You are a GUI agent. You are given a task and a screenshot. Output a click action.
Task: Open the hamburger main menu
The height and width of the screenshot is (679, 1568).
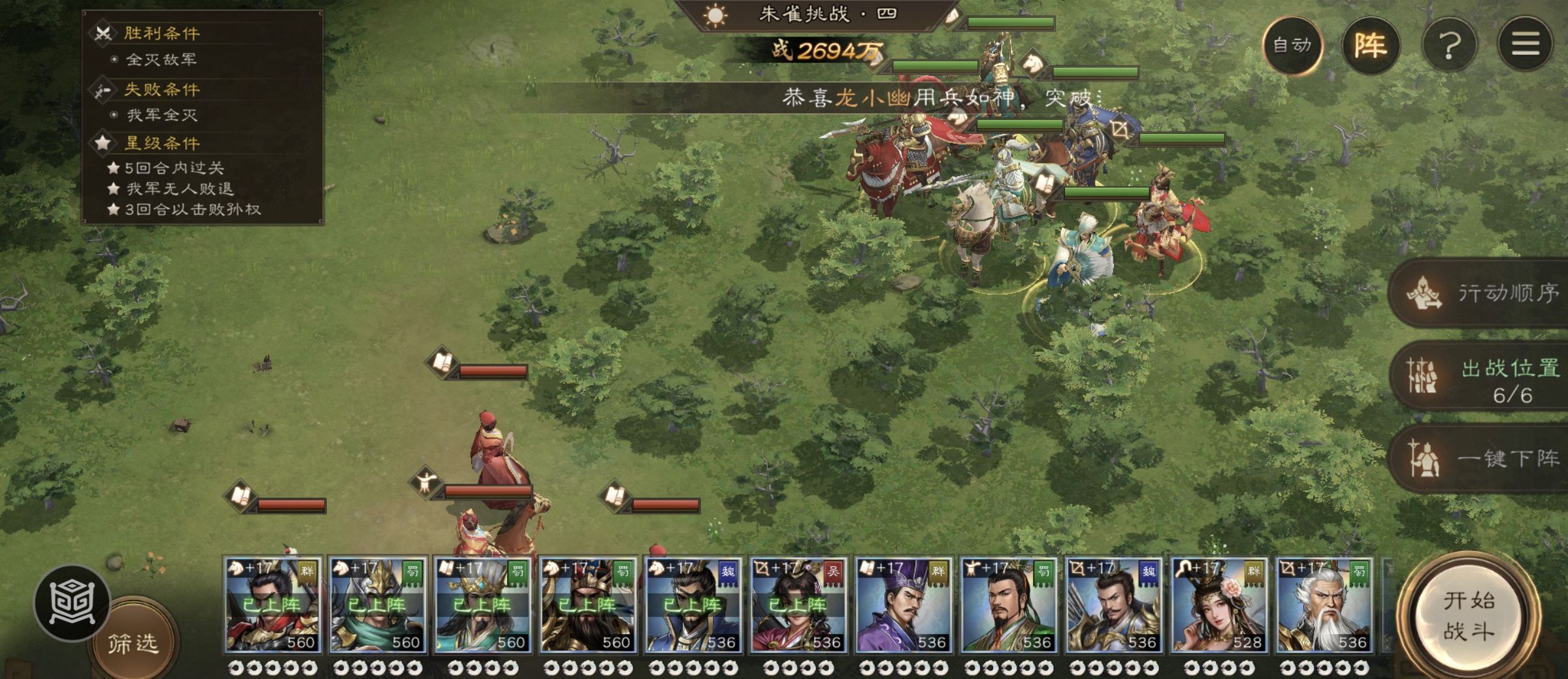(x=1525, y=45)
